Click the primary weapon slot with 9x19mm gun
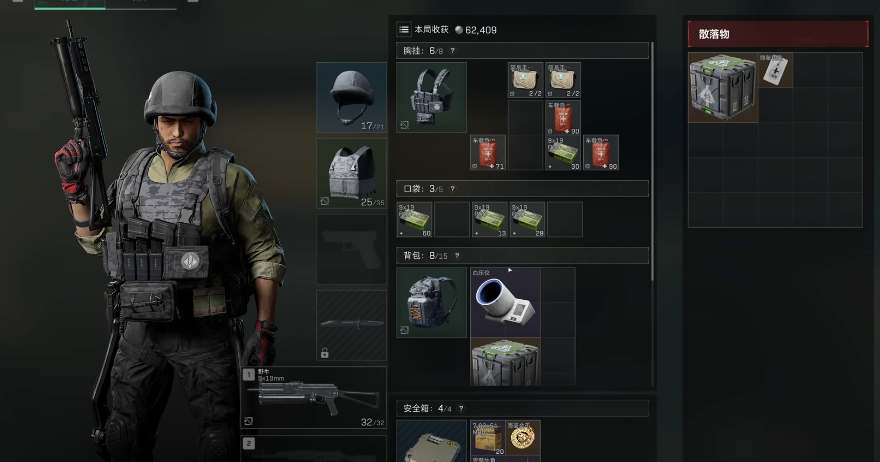 click(x=314, y=398)
